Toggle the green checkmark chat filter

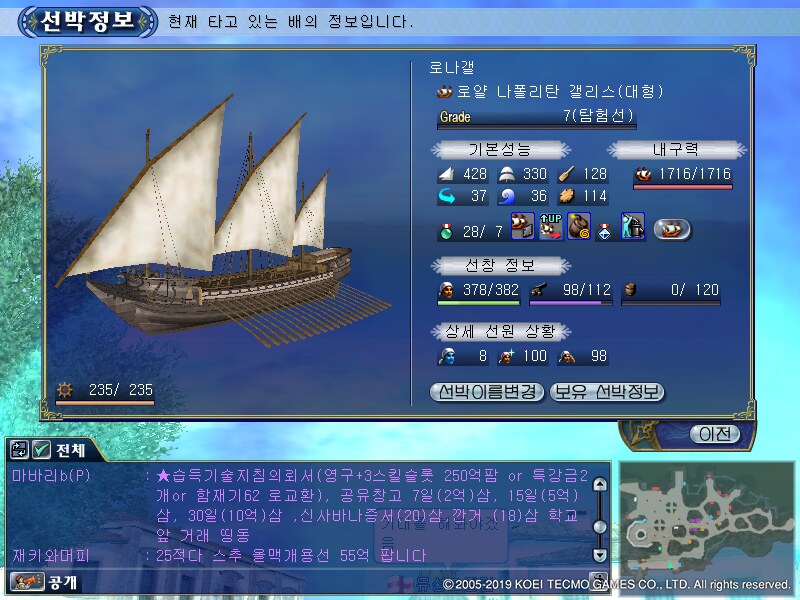pyautogui.click(x=42, y=449)
